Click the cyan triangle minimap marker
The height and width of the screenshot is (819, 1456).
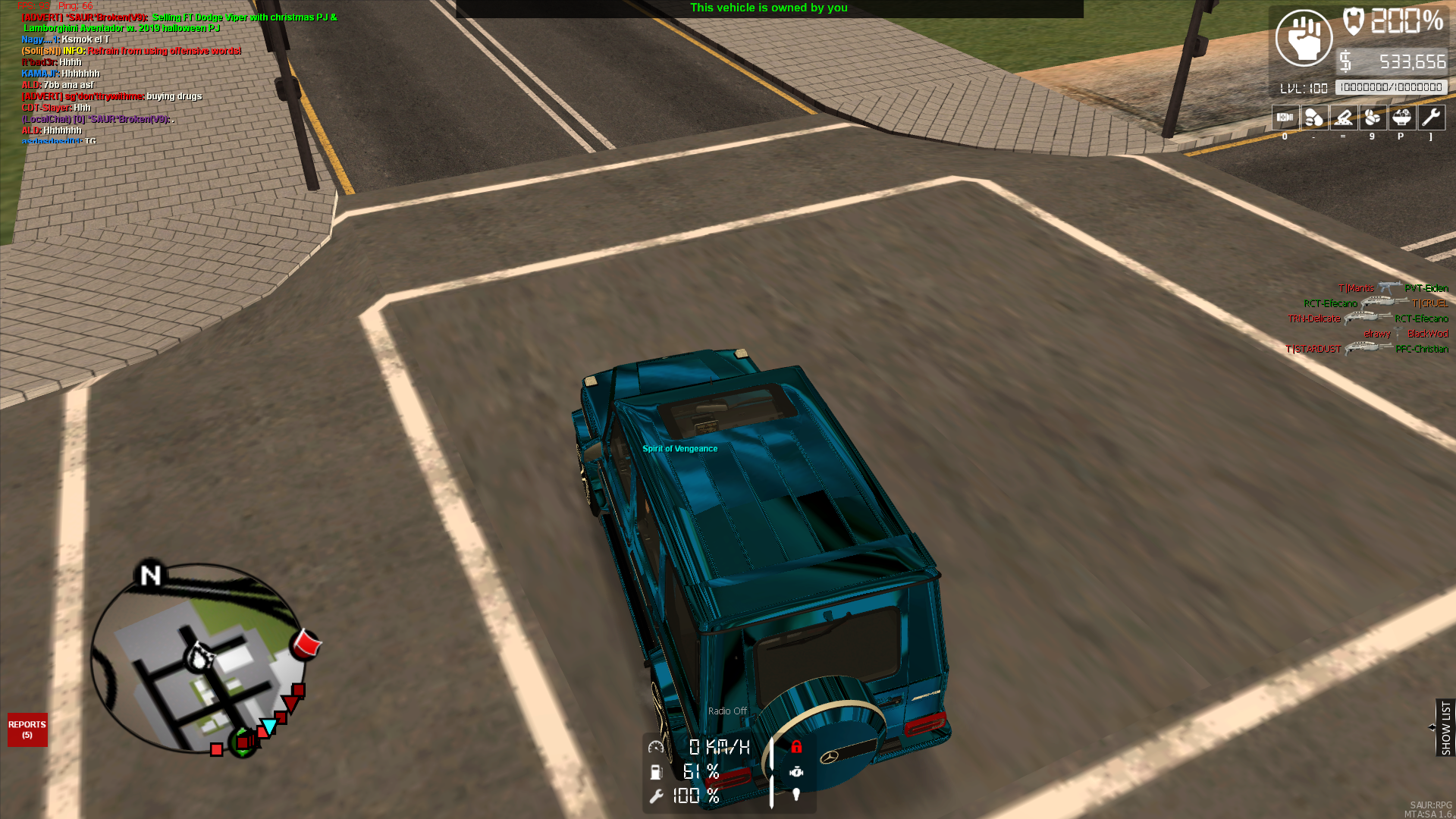click(x=269, y=726)
